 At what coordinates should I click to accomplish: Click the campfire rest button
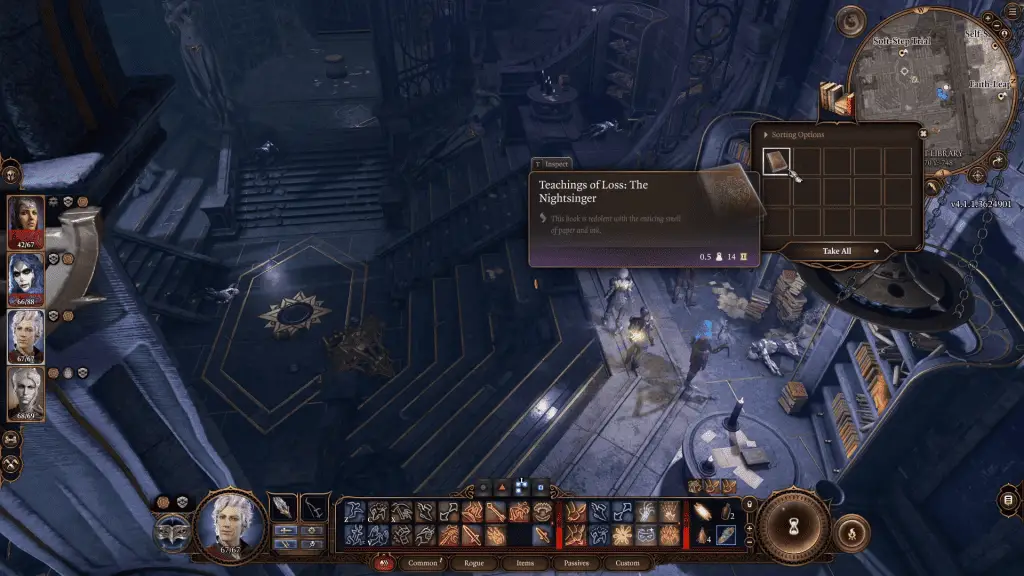[851, 531]
